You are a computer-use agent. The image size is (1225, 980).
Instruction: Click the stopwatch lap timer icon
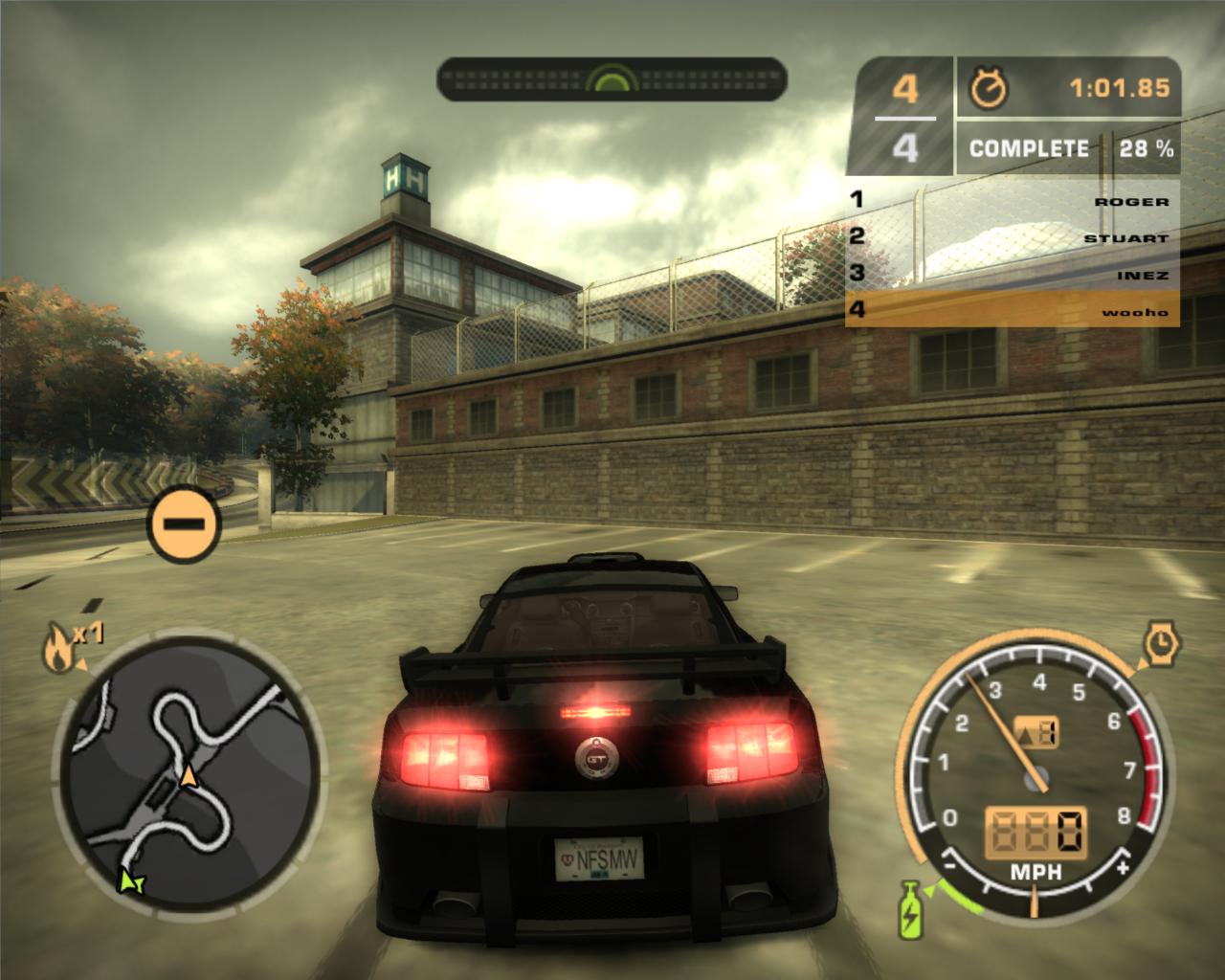(989, 89)
